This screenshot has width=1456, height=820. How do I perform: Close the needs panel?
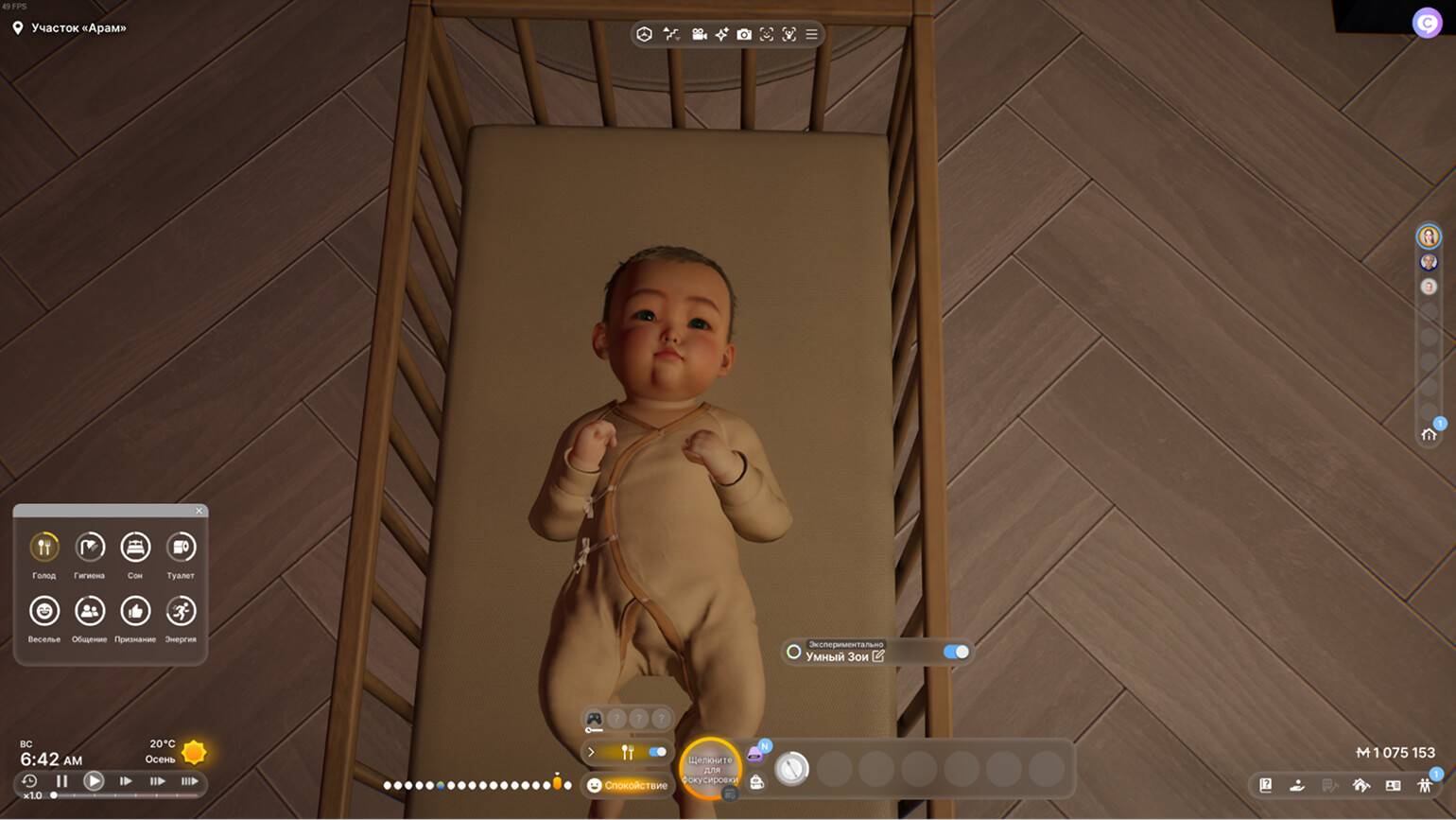(x=199, y=511)
